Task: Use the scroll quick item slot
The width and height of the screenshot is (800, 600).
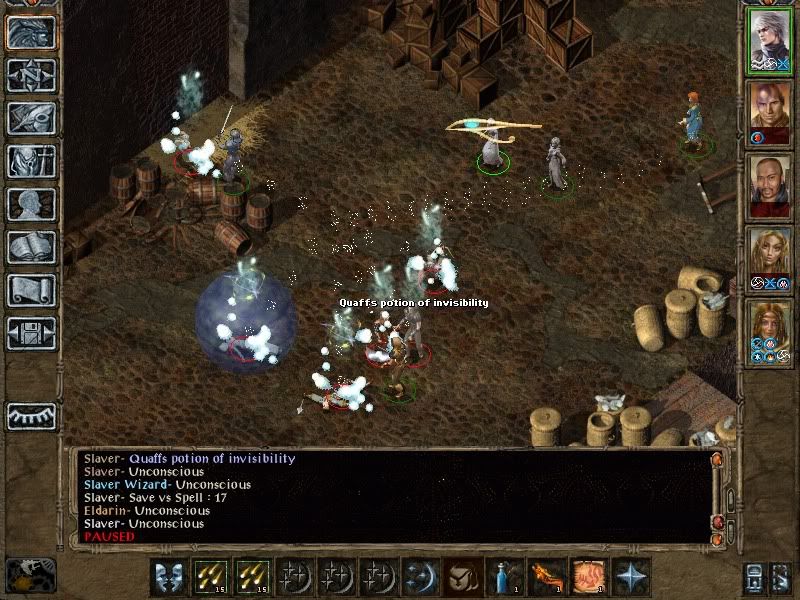Action: coord(588,577)
